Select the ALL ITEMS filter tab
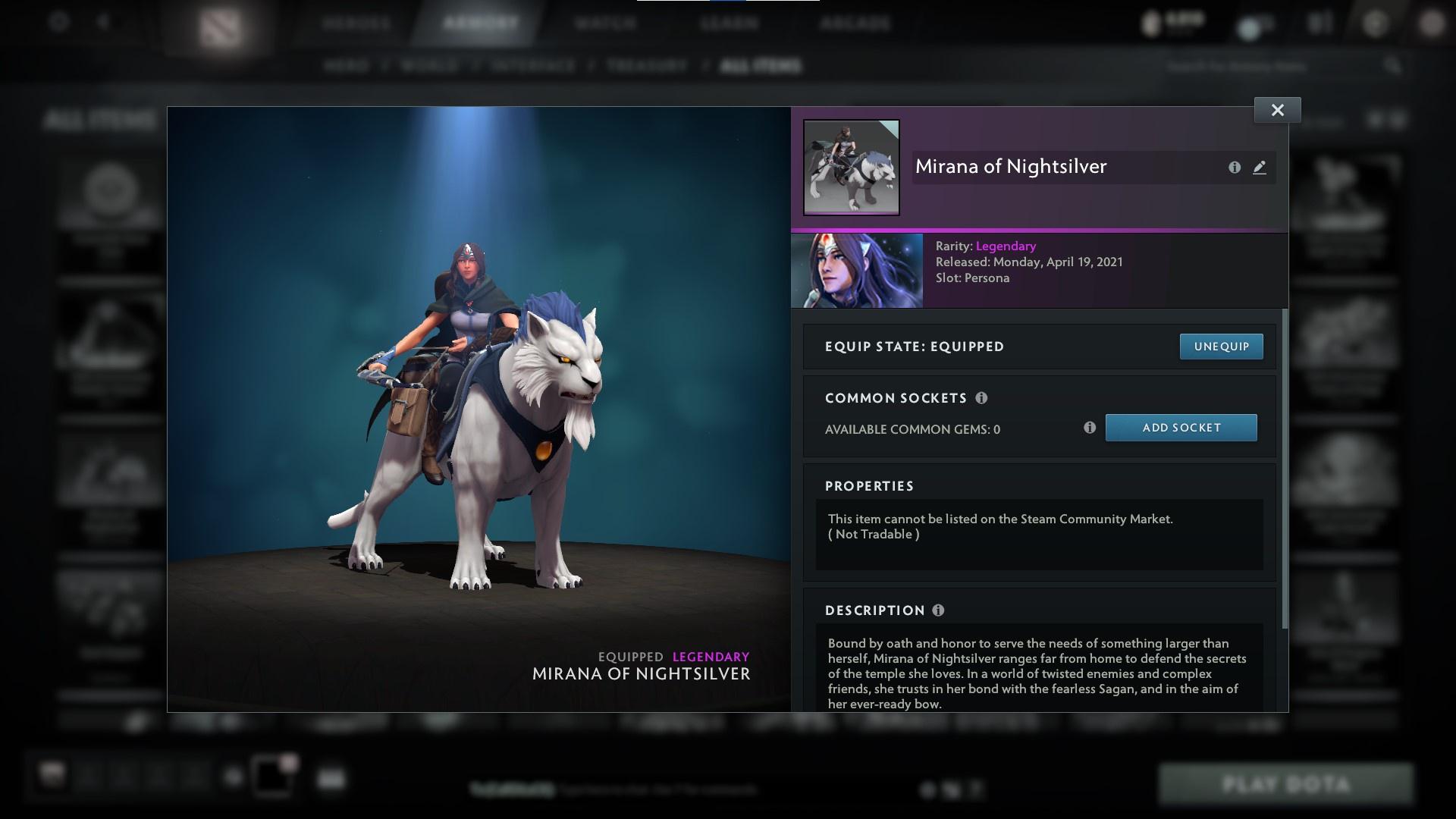This screenshot has width=1456, height=819. point(761,66)
